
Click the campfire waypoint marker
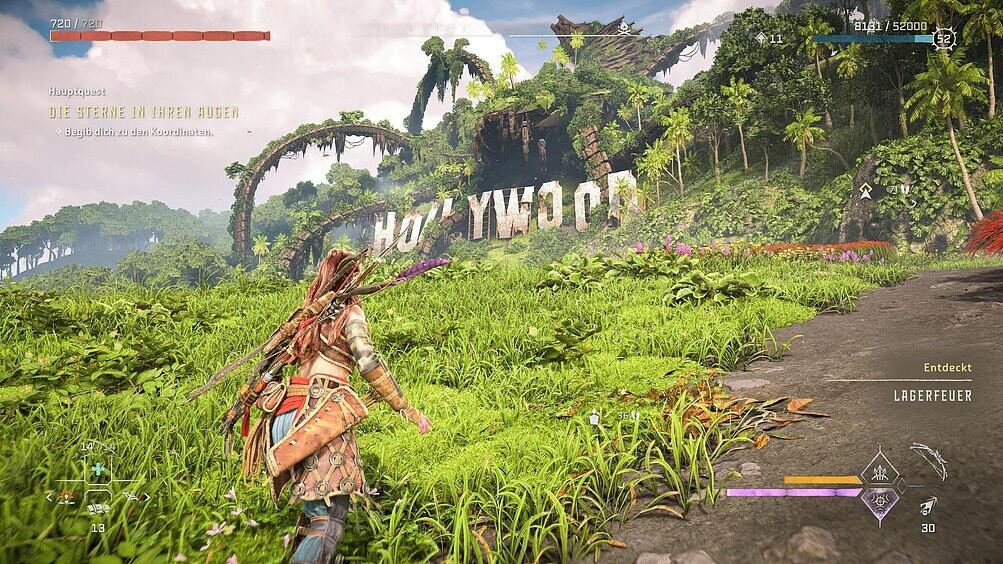tap(866, 190)
